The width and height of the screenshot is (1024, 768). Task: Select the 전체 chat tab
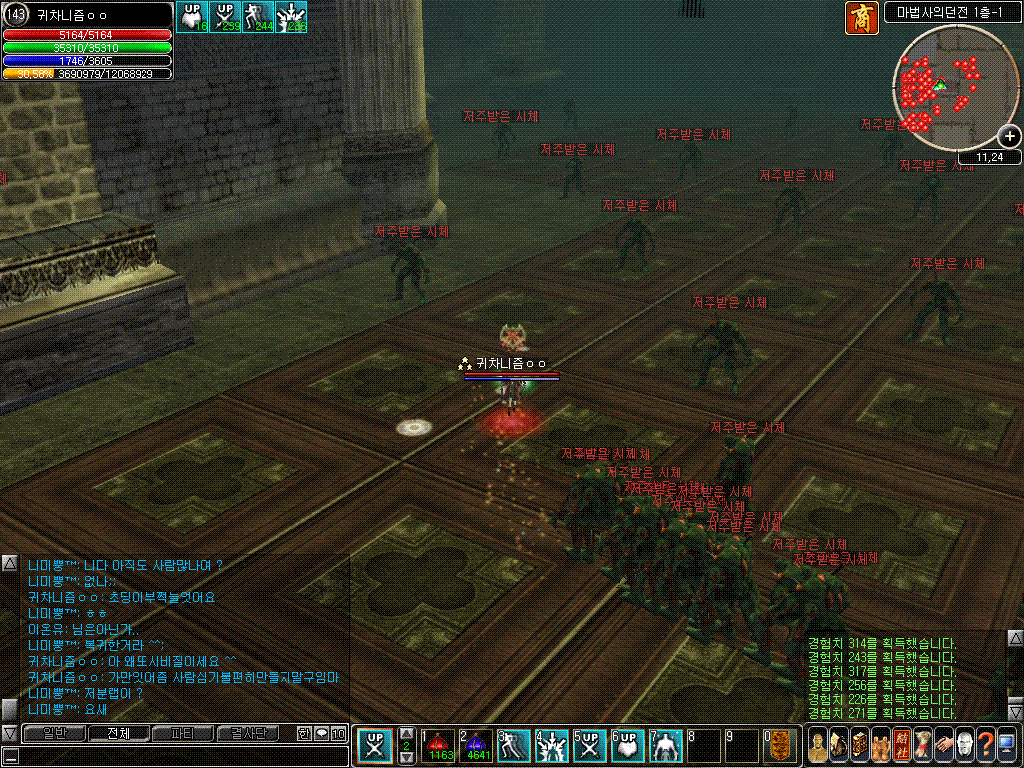click(x=117, y=733)
